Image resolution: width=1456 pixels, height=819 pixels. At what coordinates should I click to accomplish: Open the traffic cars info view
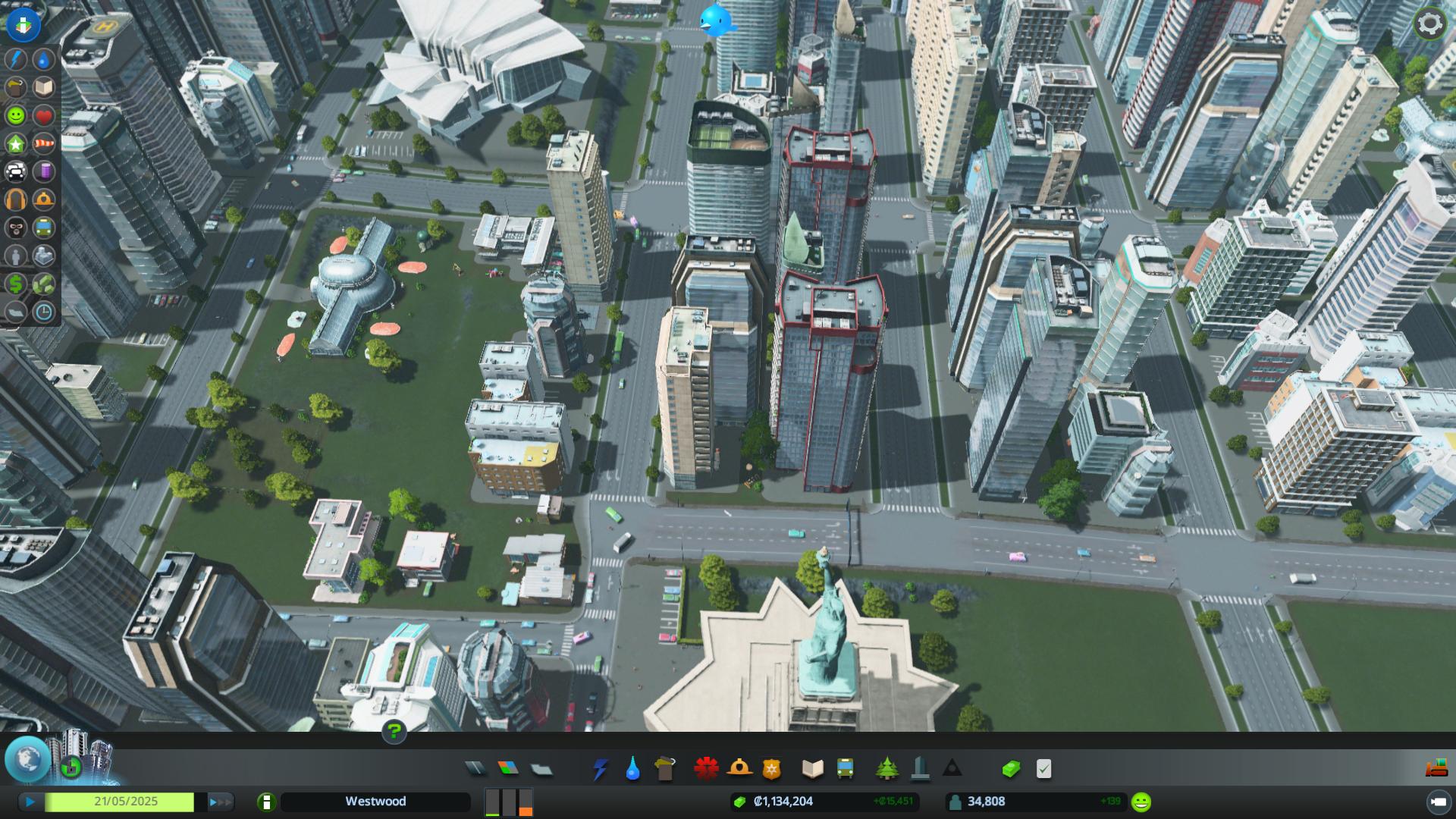click(16, 171)
